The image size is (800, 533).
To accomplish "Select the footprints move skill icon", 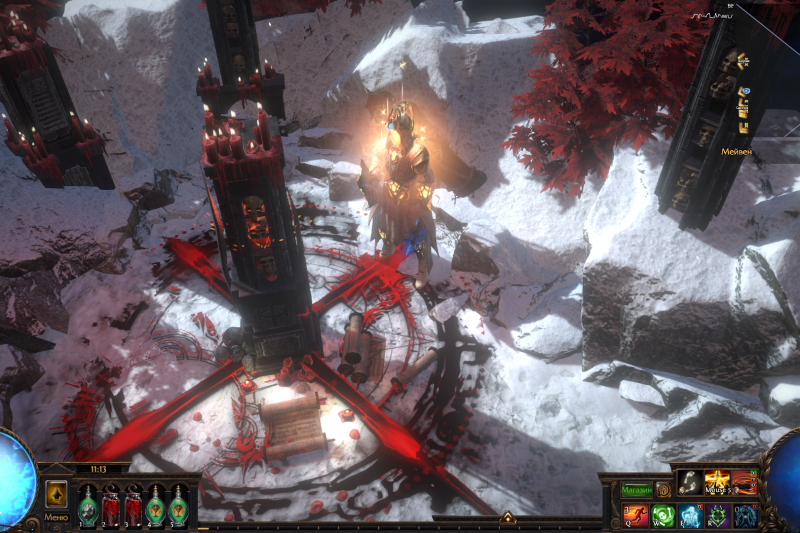I will tap(690, 483).
